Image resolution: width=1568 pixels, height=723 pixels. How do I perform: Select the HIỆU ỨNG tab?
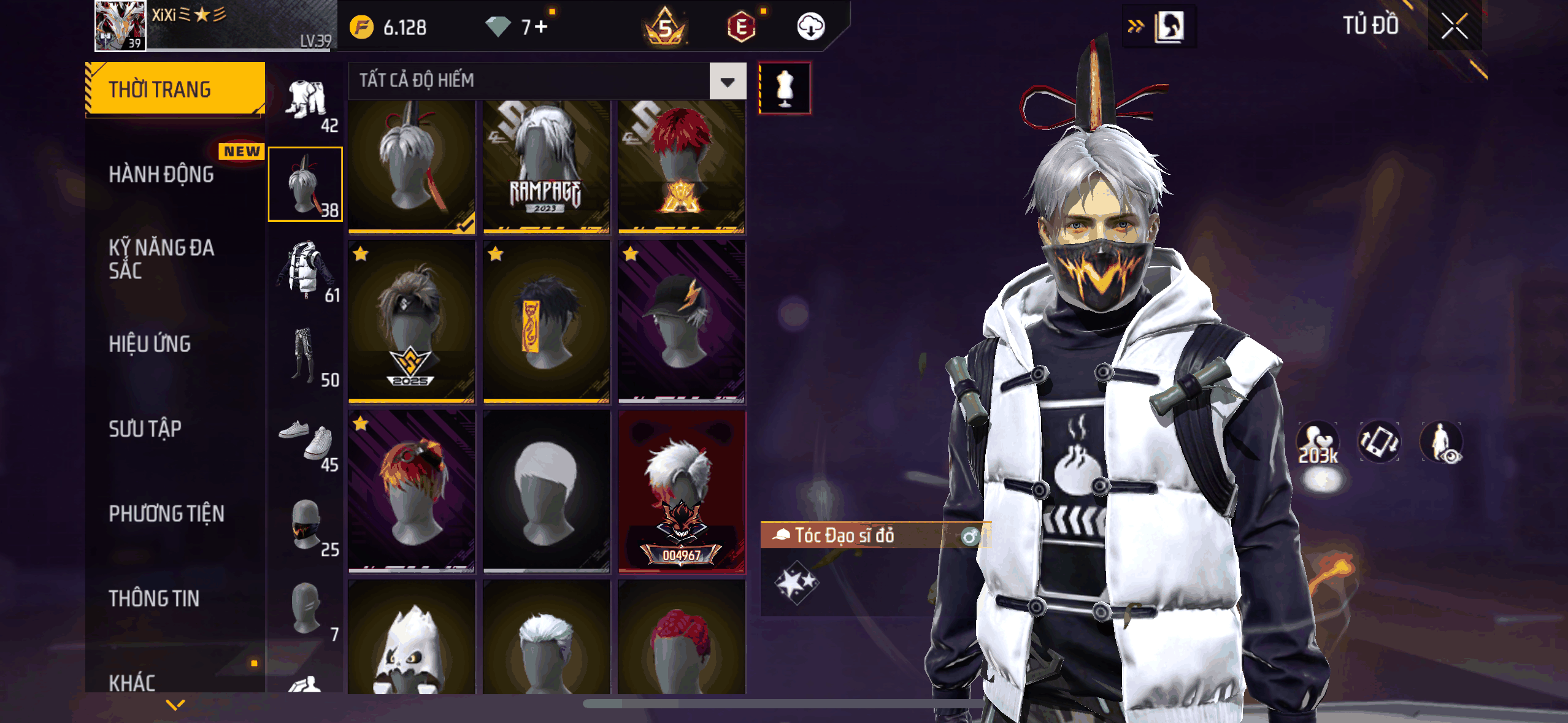pyautogui.click(x=150, y=344)
